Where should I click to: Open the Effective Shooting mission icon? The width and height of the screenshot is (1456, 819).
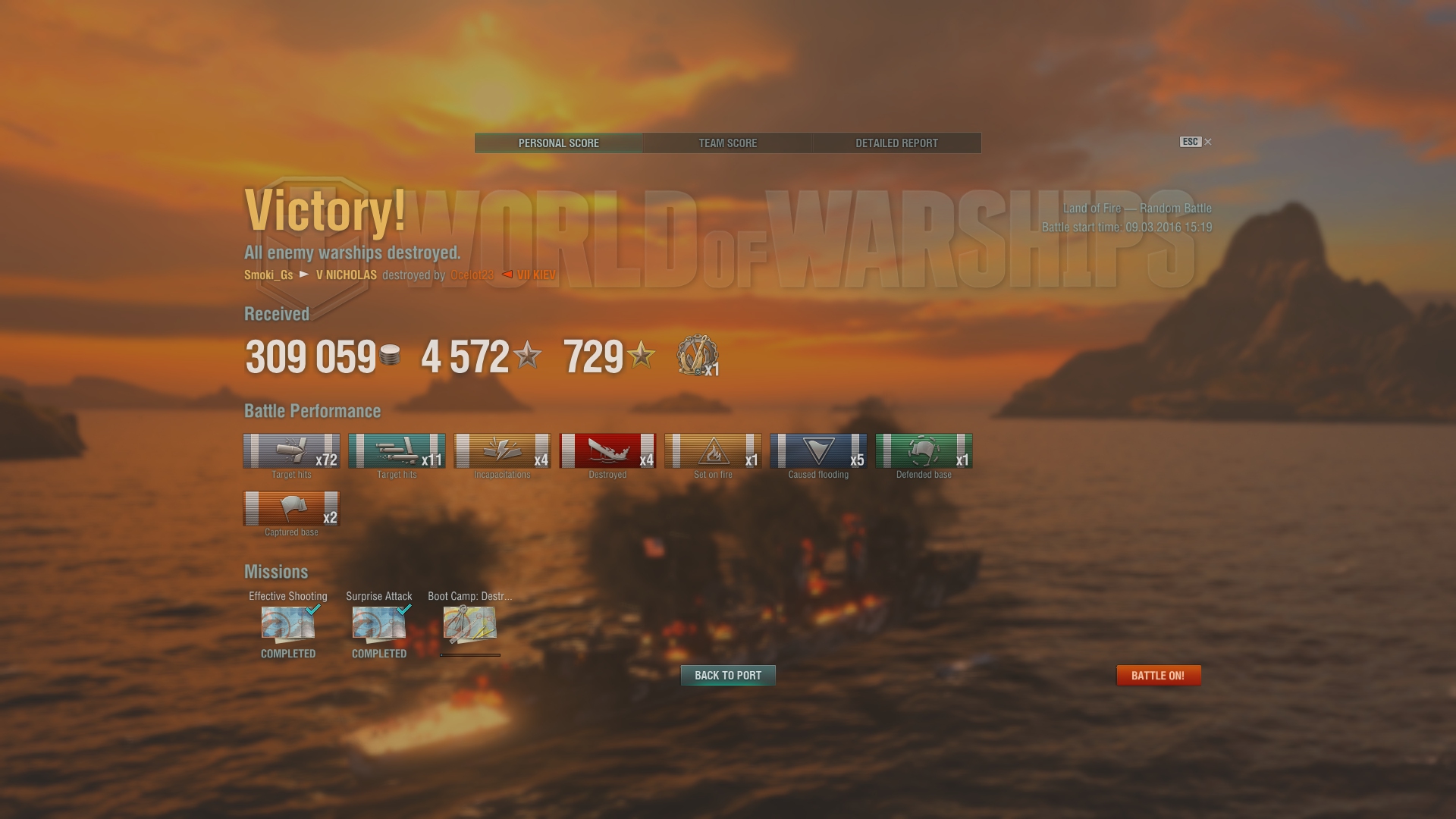click(288, 623)
